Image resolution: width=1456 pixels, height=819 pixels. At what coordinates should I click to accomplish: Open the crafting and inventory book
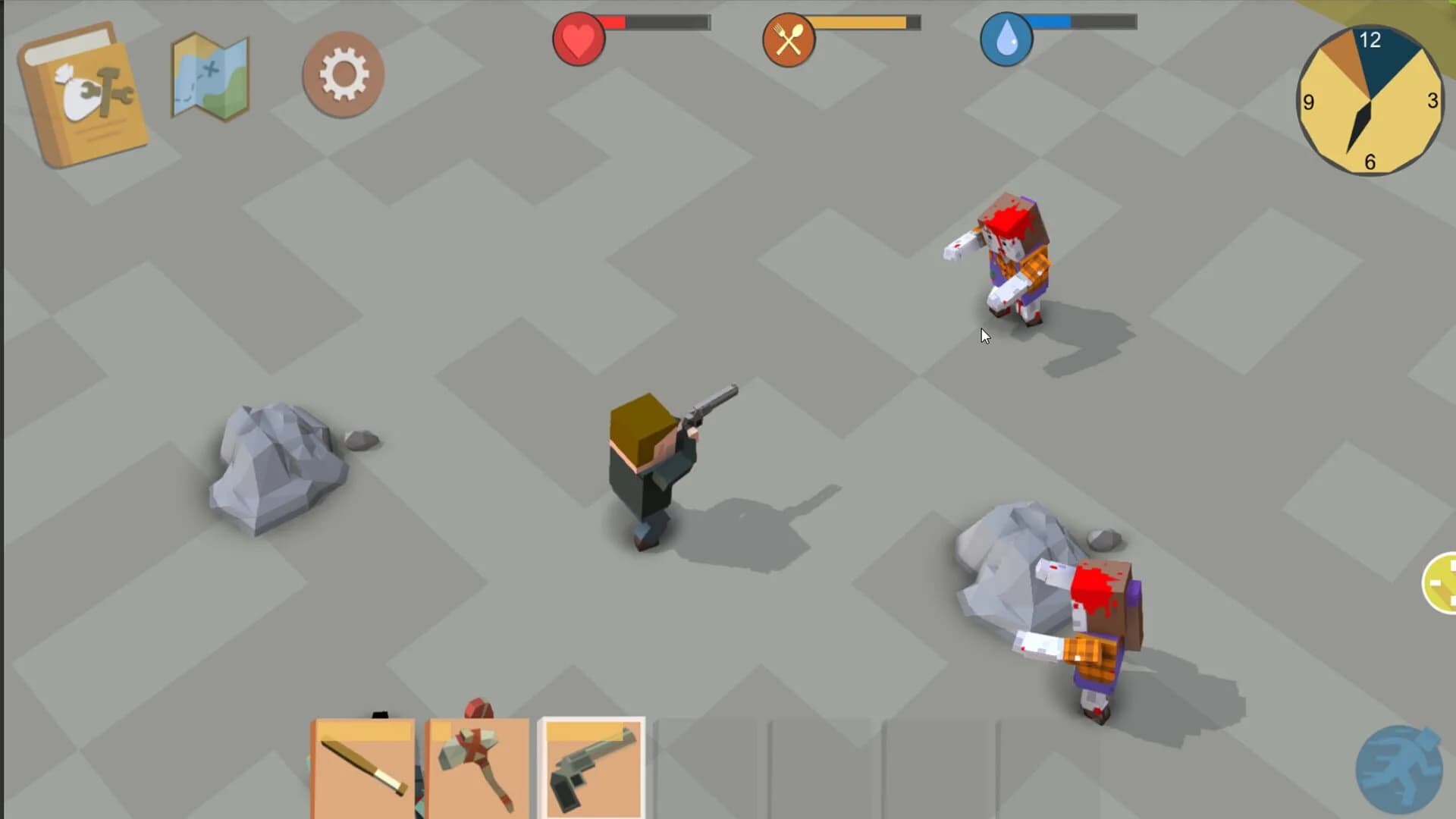[83, 91]
